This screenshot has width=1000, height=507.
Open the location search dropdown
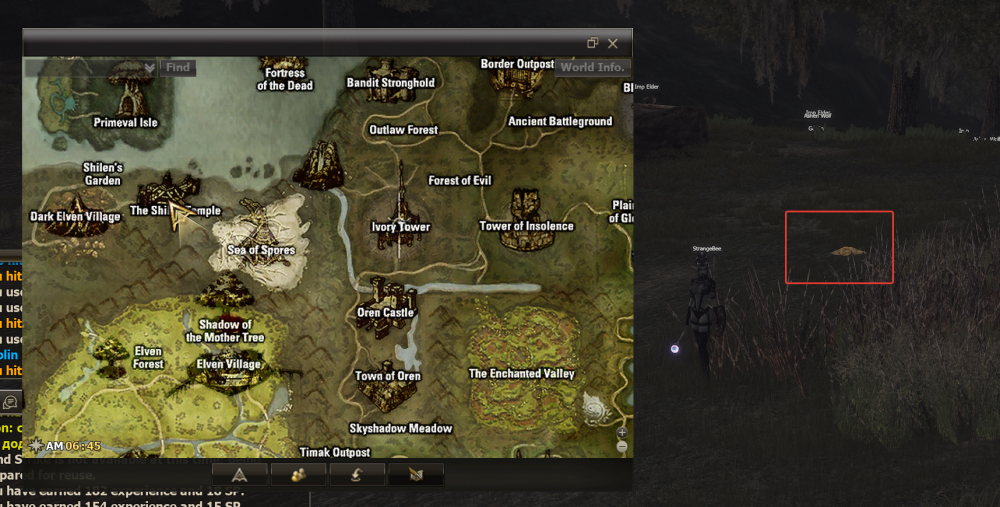[149, 68]
